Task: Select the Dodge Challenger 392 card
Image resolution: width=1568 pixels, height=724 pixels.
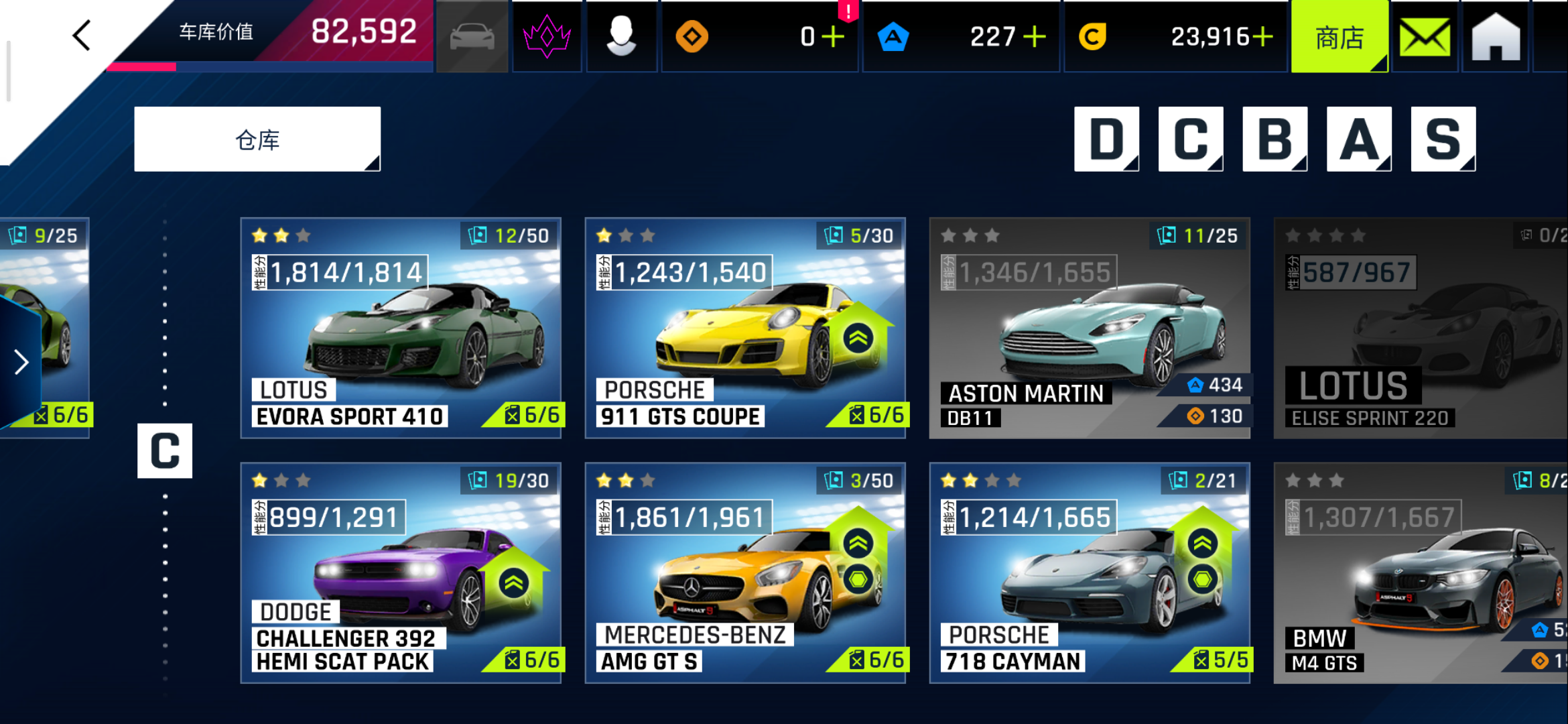Action: coord(401,573)
